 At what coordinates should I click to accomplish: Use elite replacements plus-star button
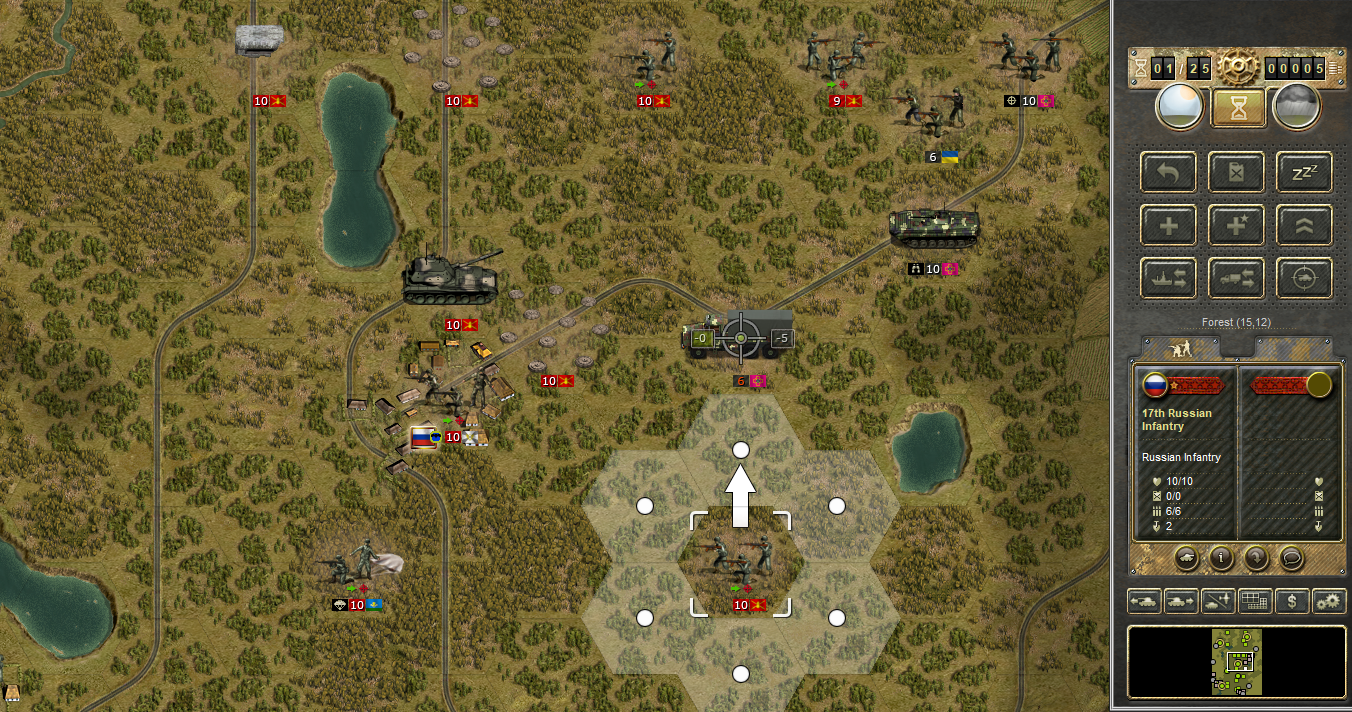pyautogui.click(x=1235, y=225)
